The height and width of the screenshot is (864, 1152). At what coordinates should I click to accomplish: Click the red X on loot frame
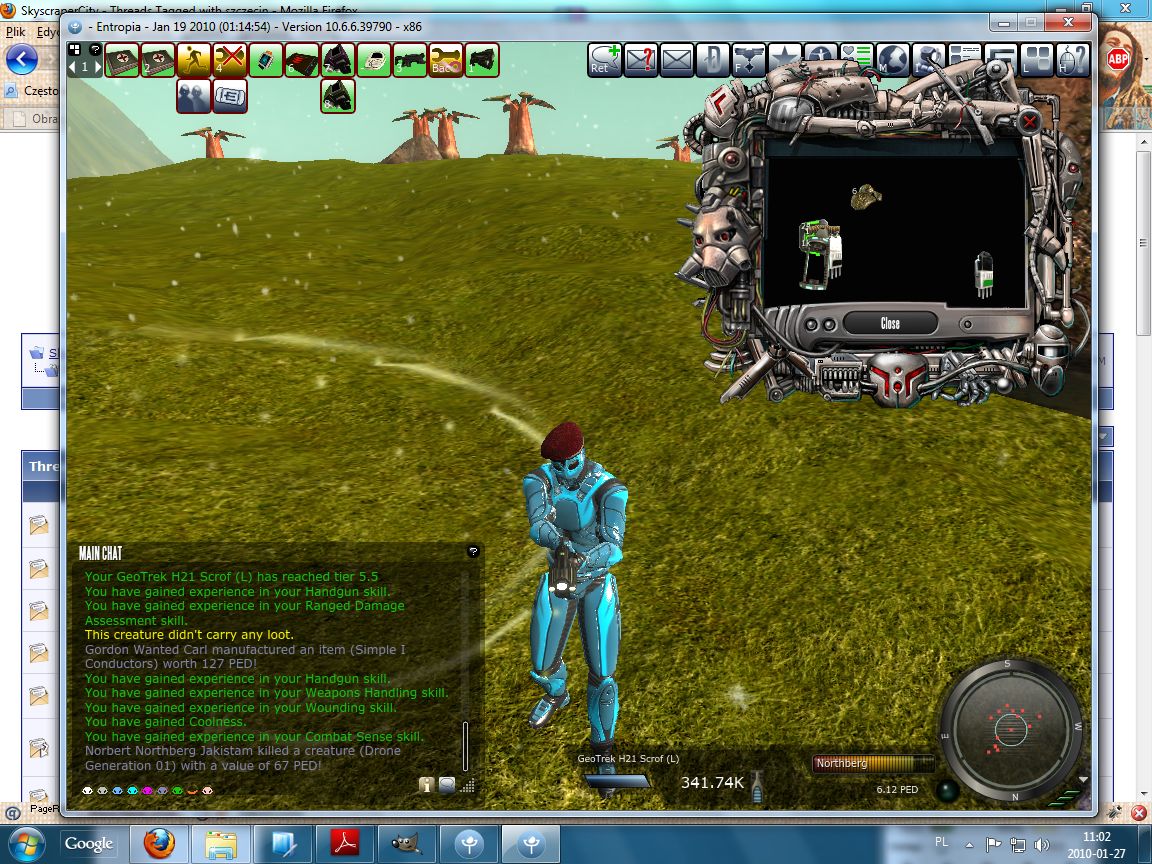(x=1030, y=122)
